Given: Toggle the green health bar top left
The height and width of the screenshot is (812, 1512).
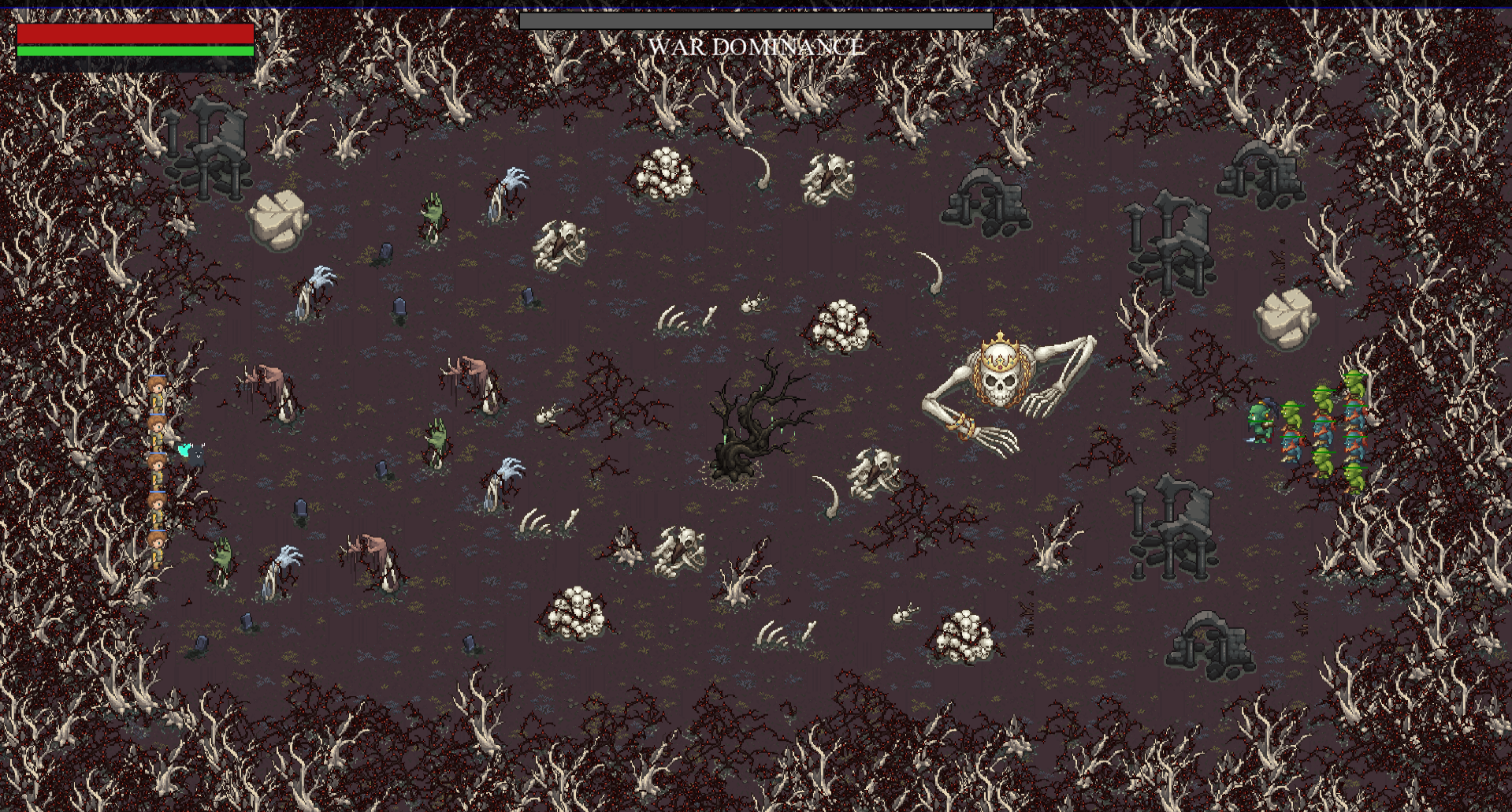Looking at the screenshot, I should [x=134, y=50].
